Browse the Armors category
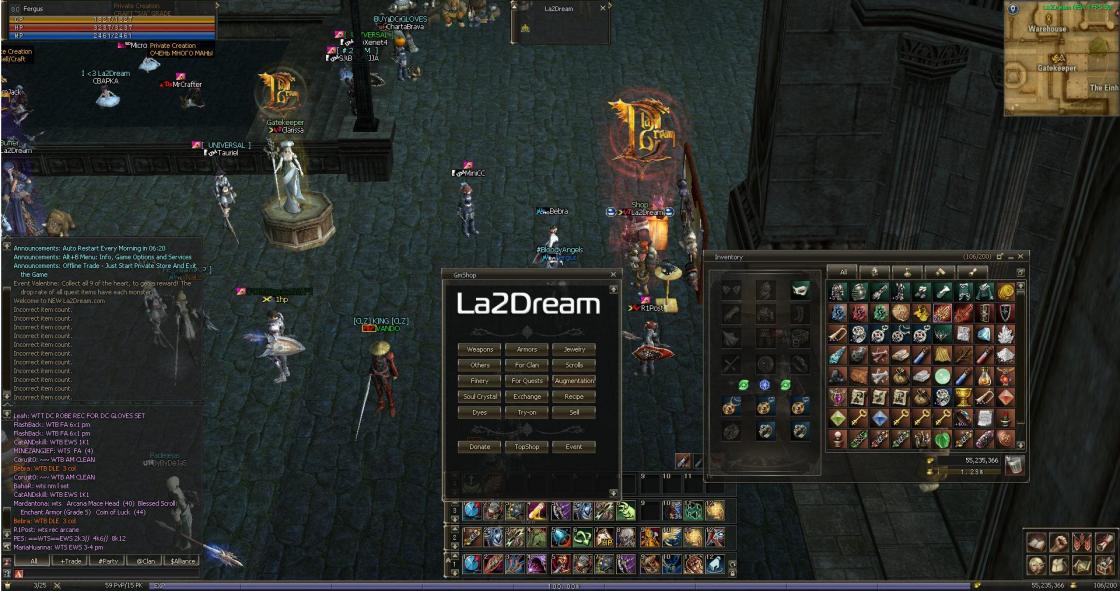1120x591 pixels. pos(526,350)
